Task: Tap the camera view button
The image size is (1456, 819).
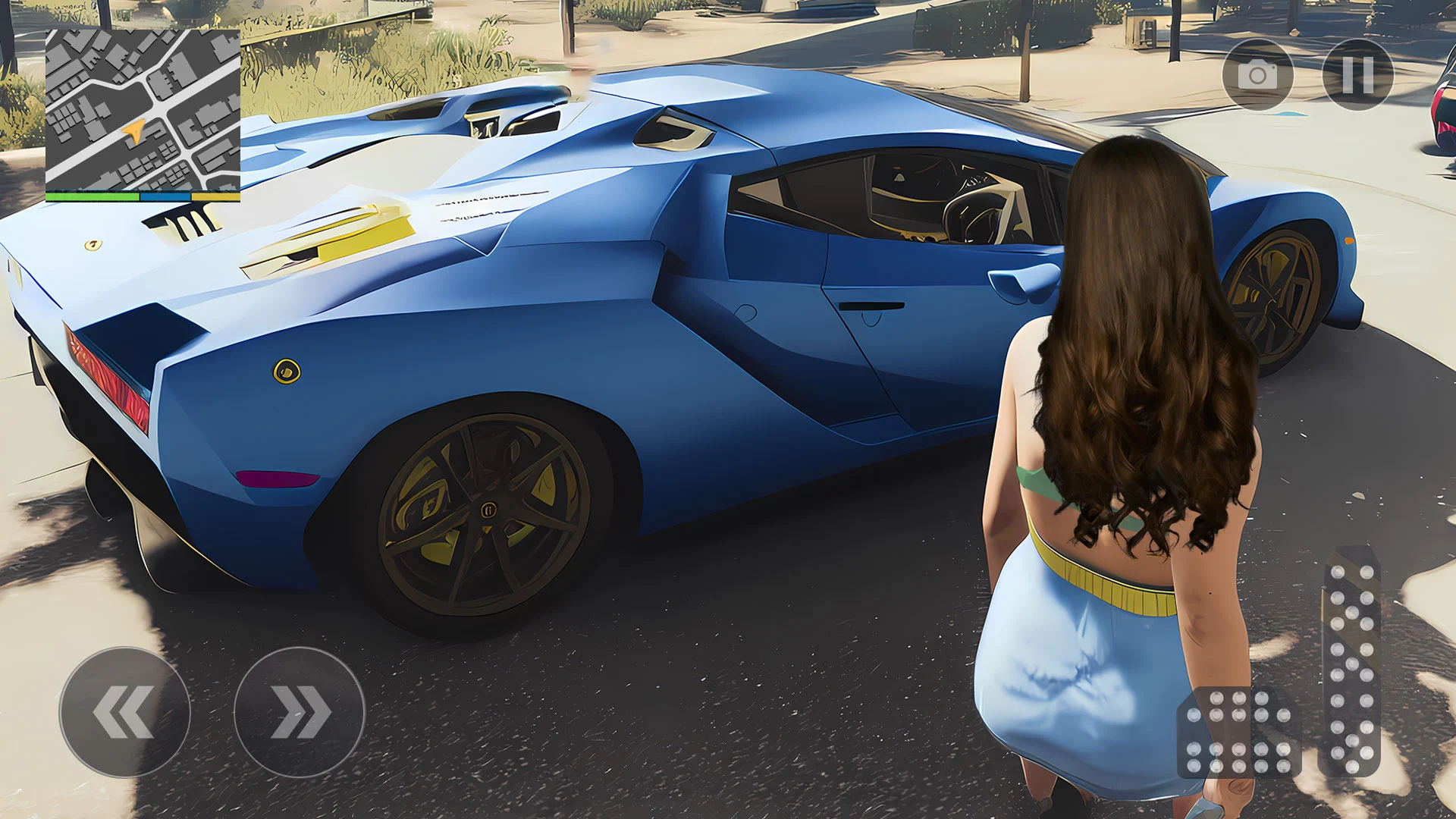Action: coord(1257,75)
